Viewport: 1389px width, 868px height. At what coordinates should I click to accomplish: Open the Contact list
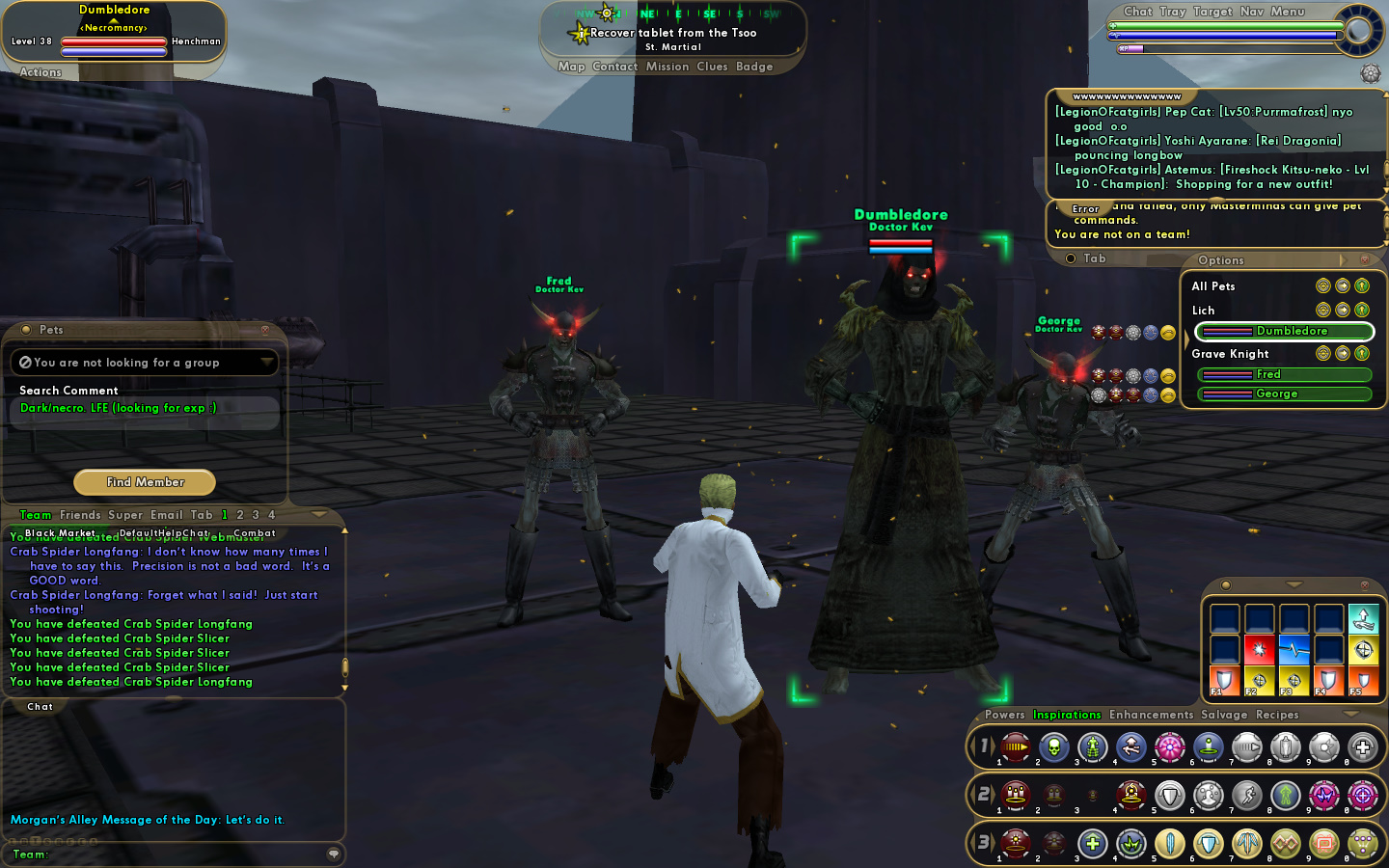click(x=615, y=67)
